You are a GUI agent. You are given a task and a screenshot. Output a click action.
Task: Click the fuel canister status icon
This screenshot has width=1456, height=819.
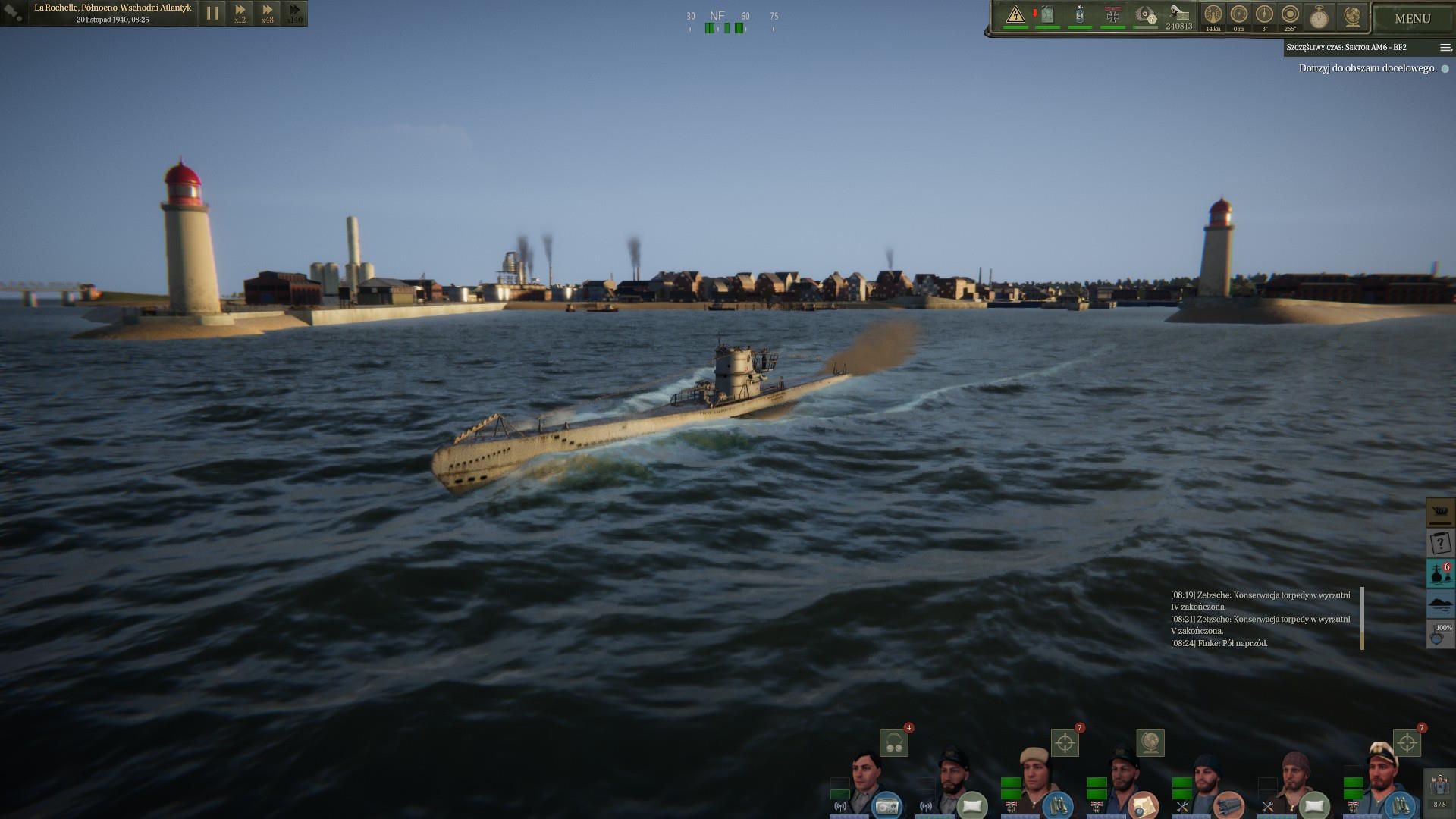(1047, 15)
